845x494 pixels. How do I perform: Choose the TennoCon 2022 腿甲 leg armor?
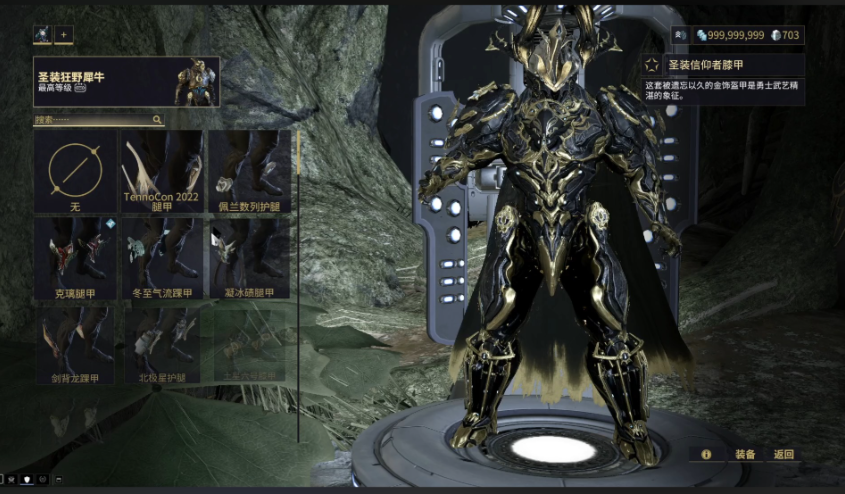coord(162,171)
